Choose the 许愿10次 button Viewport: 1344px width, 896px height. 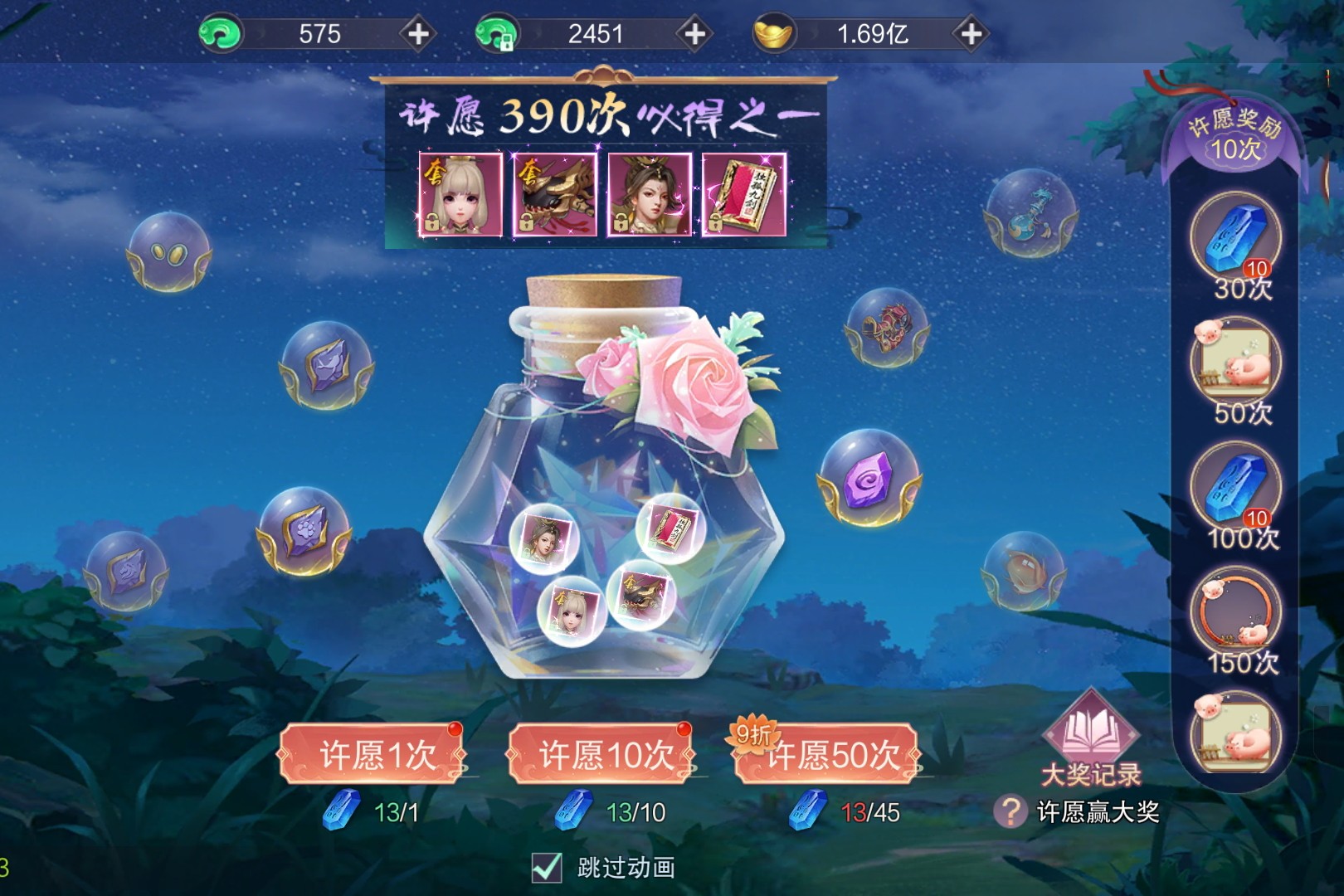tap(601, 754)
